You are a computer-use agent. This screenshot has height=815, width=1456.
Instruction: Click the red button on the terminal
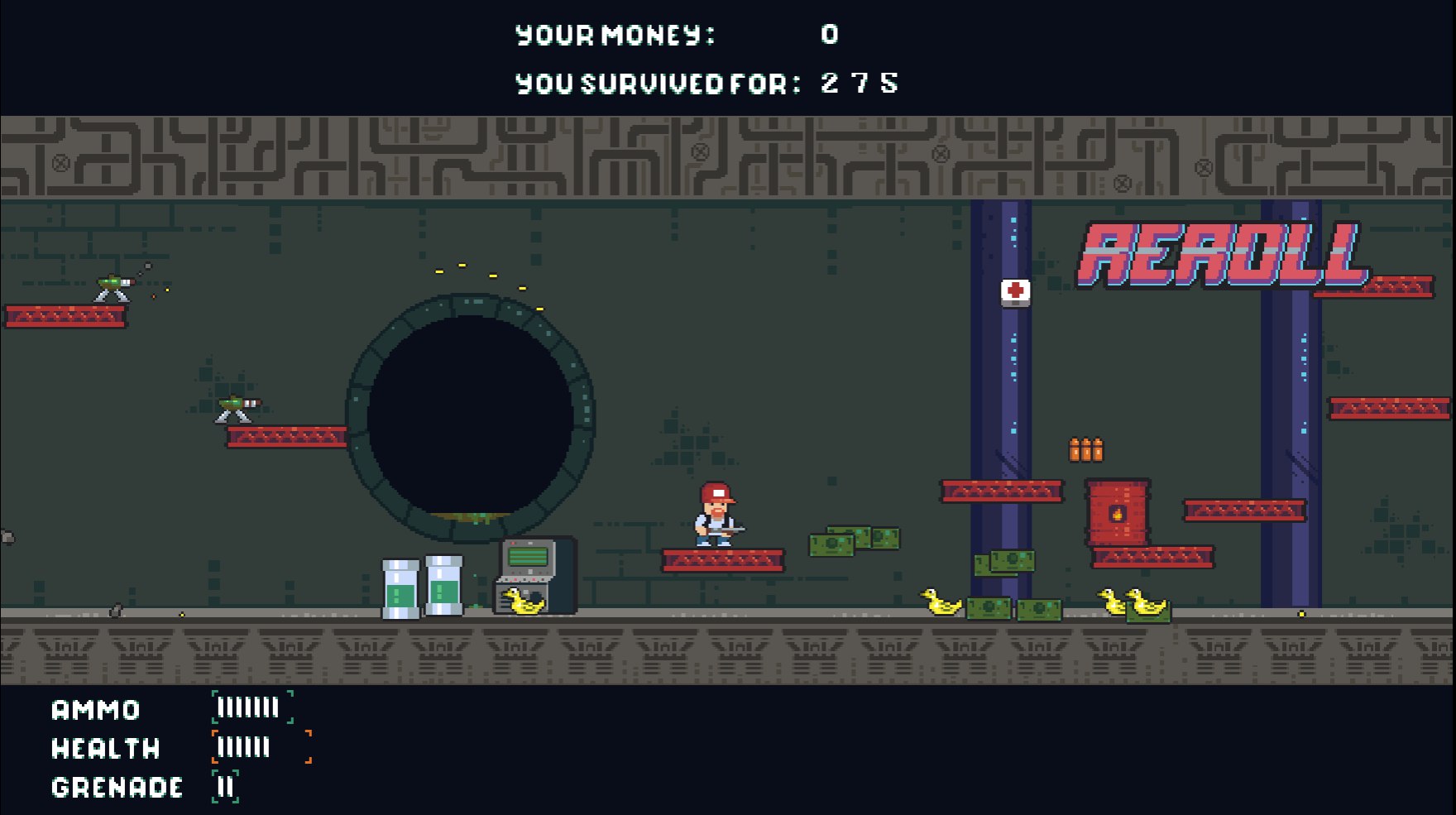coord(513,543)
